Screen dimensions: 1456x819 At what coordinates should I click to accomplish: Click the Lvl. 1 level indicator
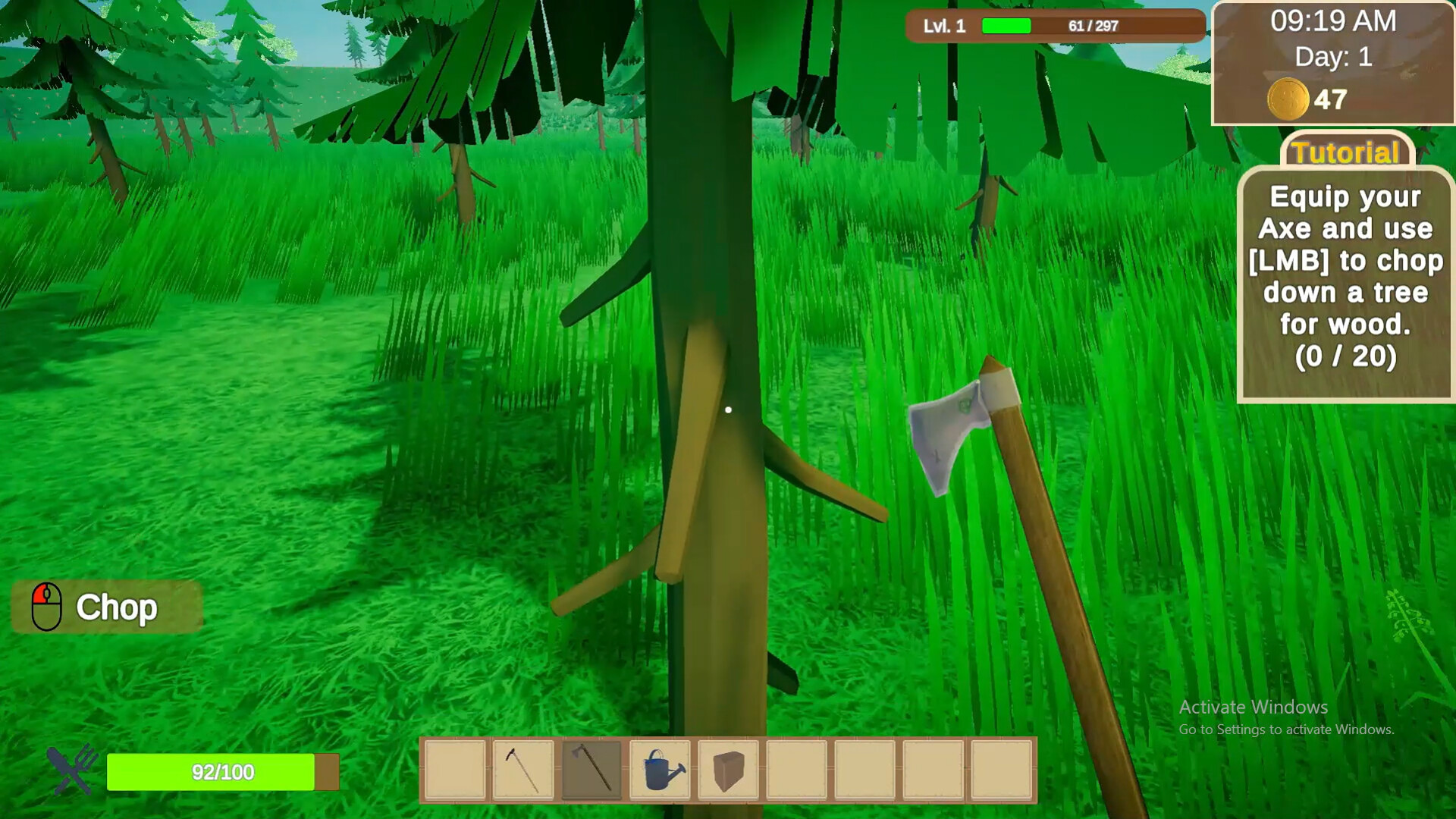point(945,26)
